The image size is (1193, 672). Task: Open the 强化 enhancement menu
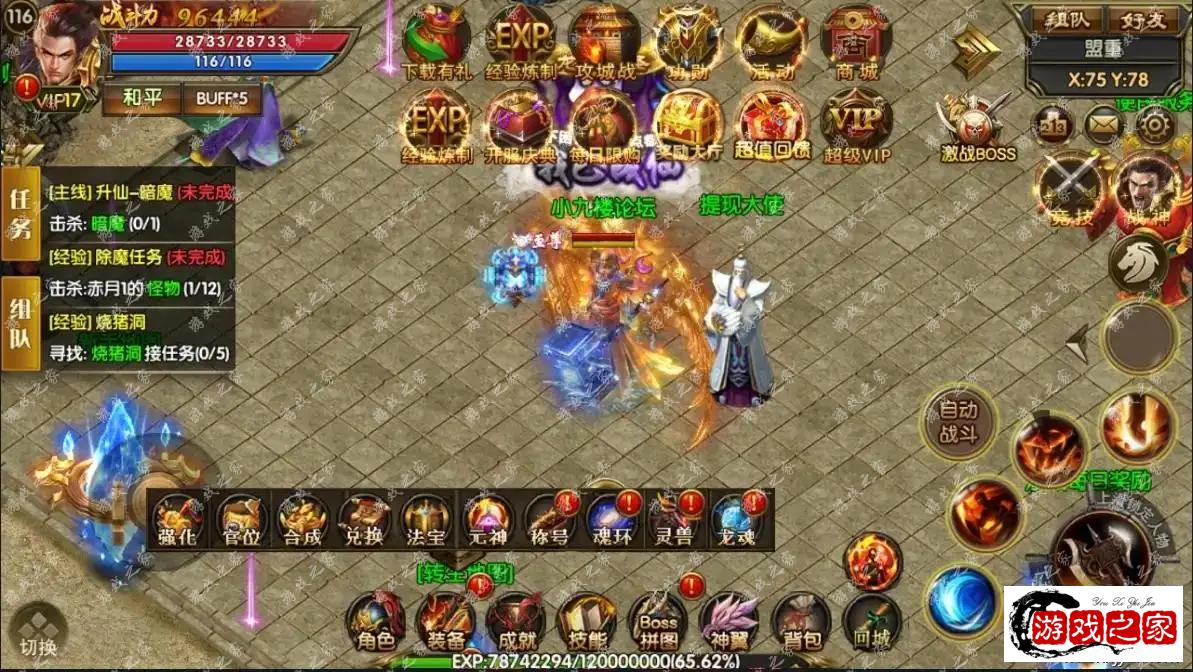(x=177, y=521)
